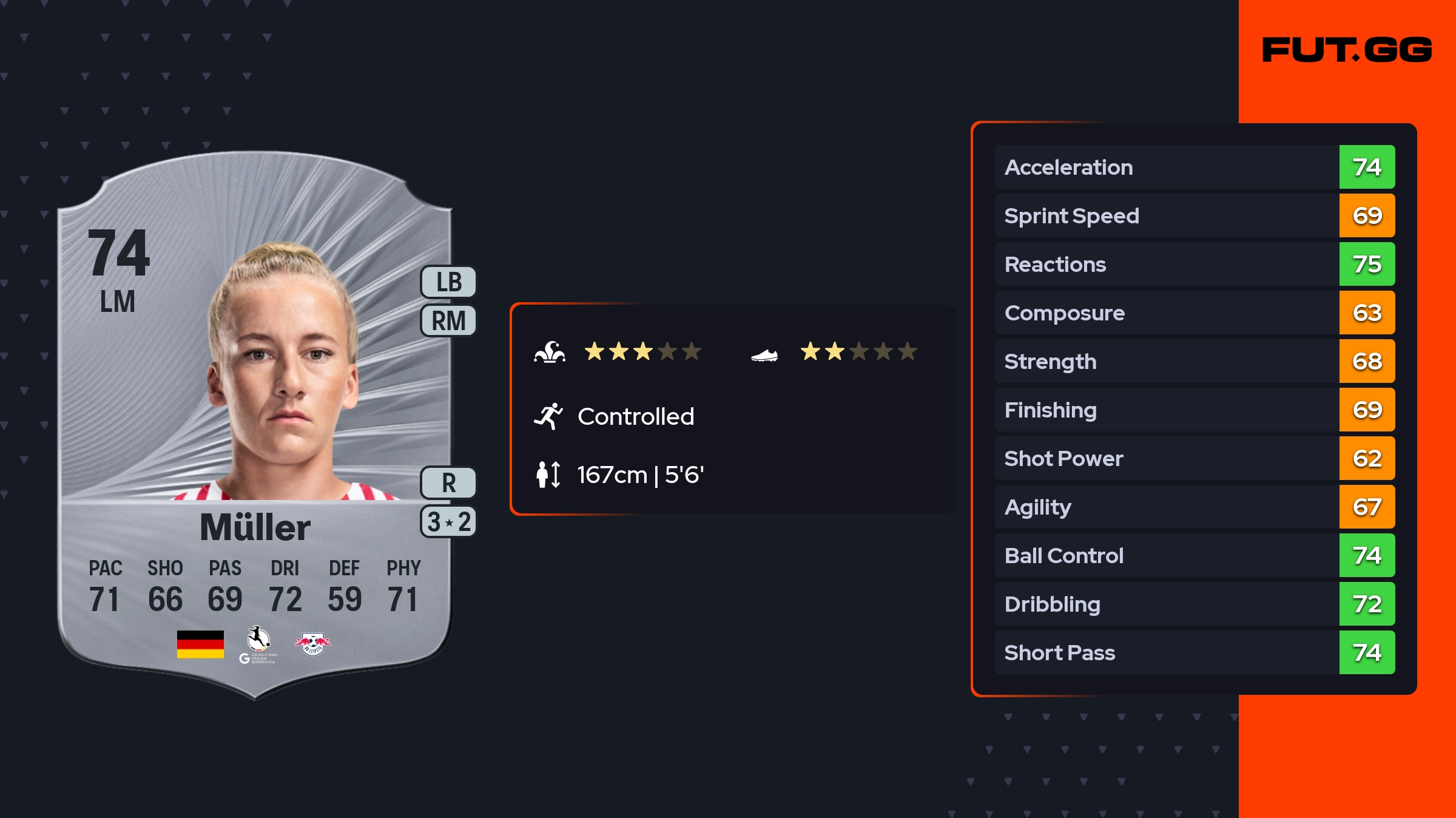Select the Ball Control stat row

pos(1194,555)
